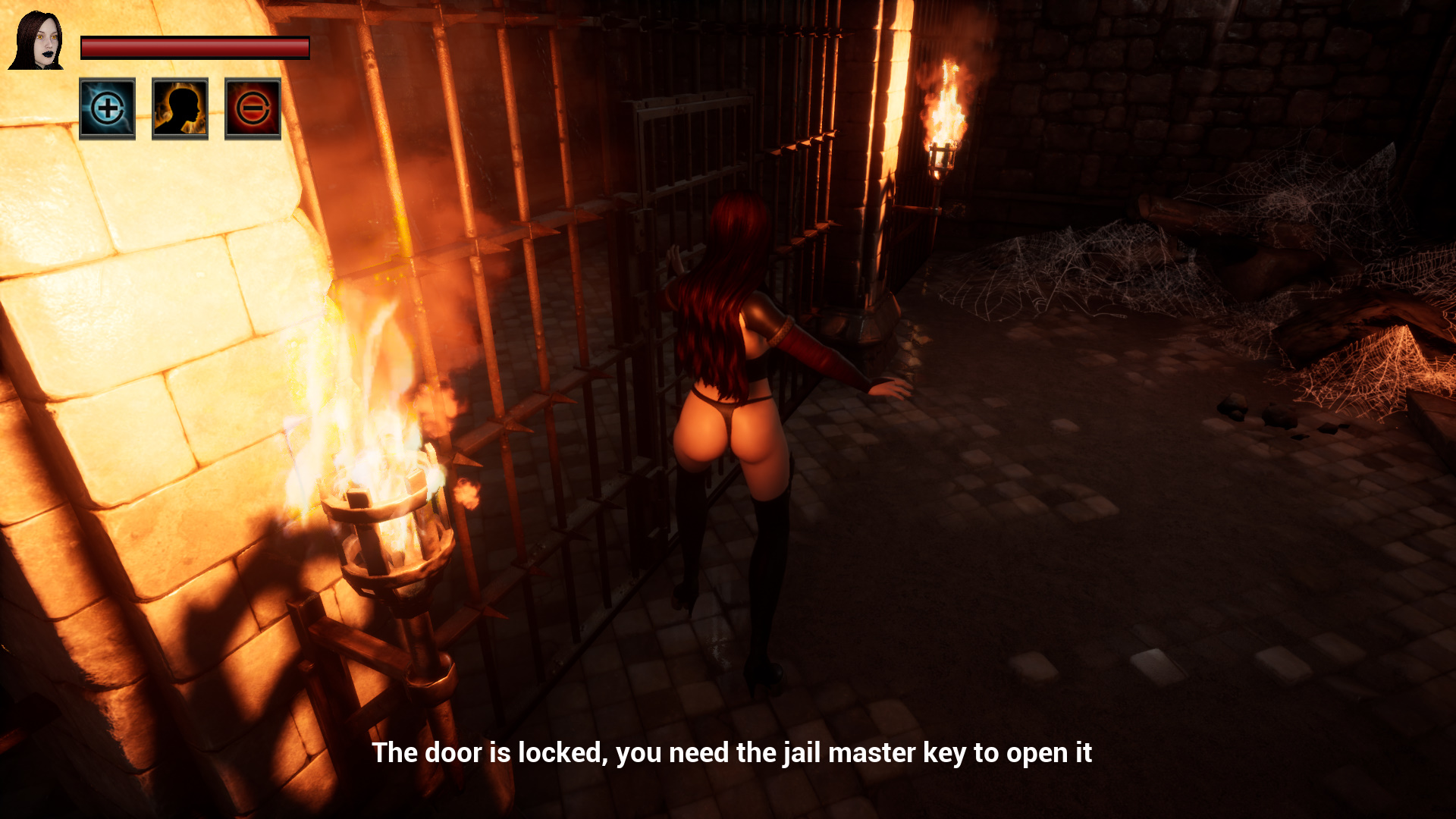The image size is (1456, 819).
Task: Click the pale-faced character portrait
Action: pyautogui.click(x=36, y=41)
